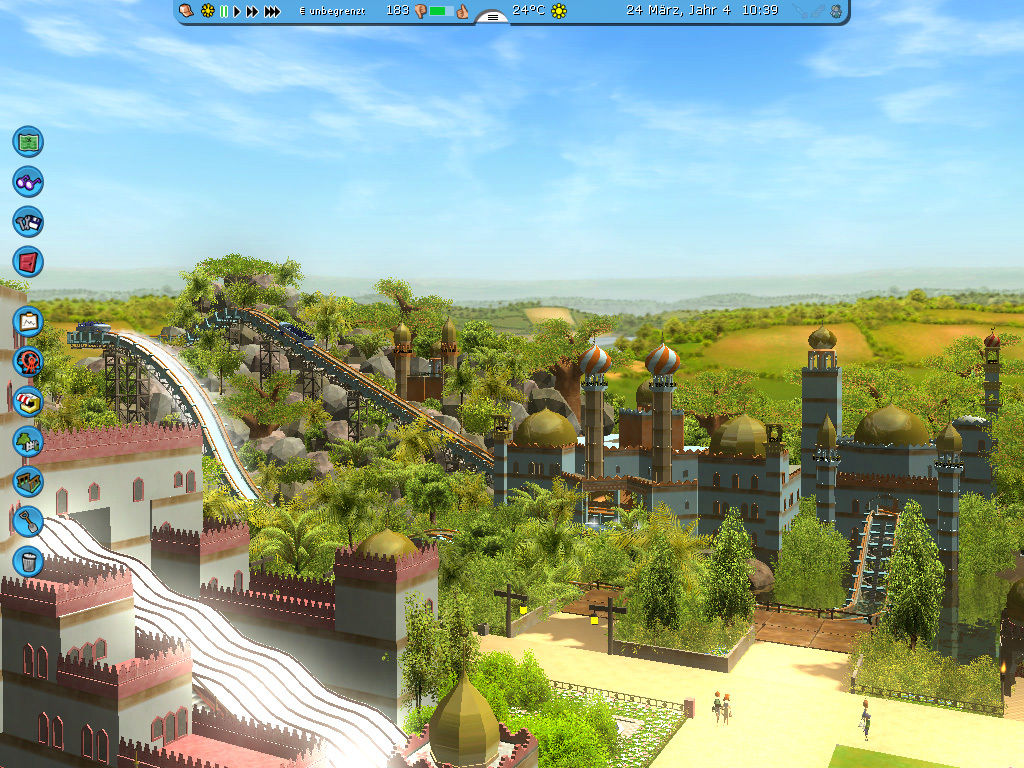The image size is (1024, 768).
Task: Open the paths and queues menu
Action: tap(28, 481)
